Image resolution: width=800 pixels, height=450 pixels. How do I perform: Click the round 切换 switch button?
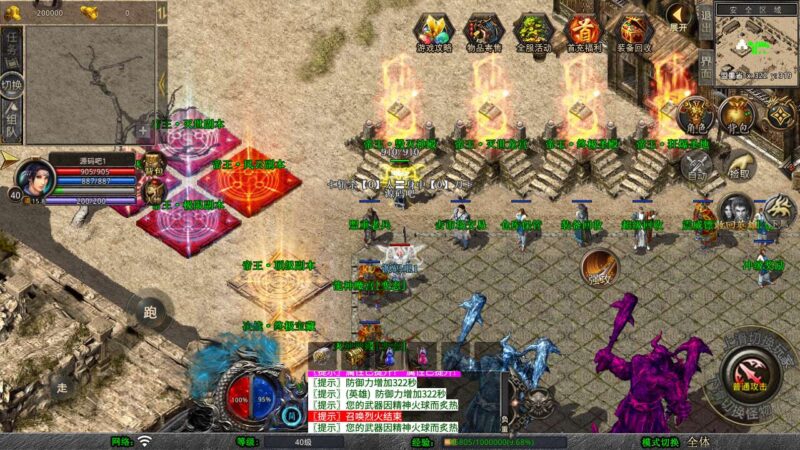tap(12, 85)
